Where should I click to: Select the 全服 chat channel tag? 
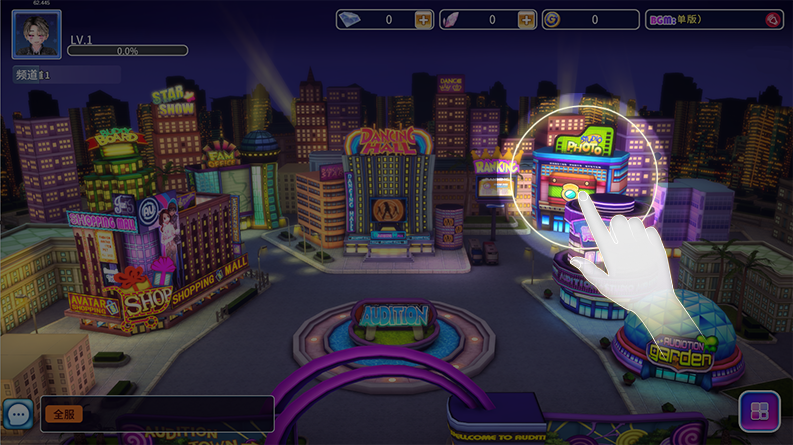[62, 413]
